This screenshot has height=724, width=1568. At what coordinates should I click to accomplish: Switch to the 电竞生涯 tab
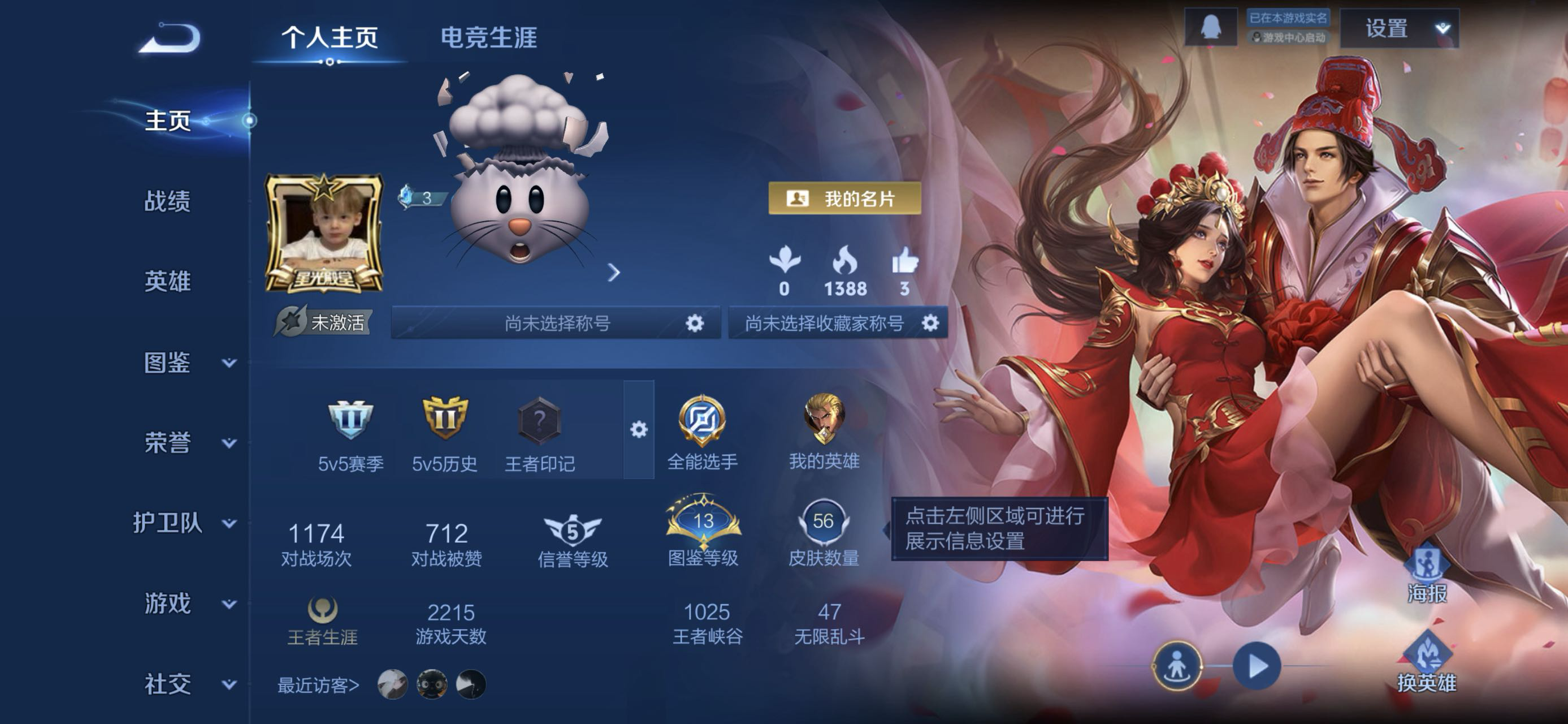[488, 38]
